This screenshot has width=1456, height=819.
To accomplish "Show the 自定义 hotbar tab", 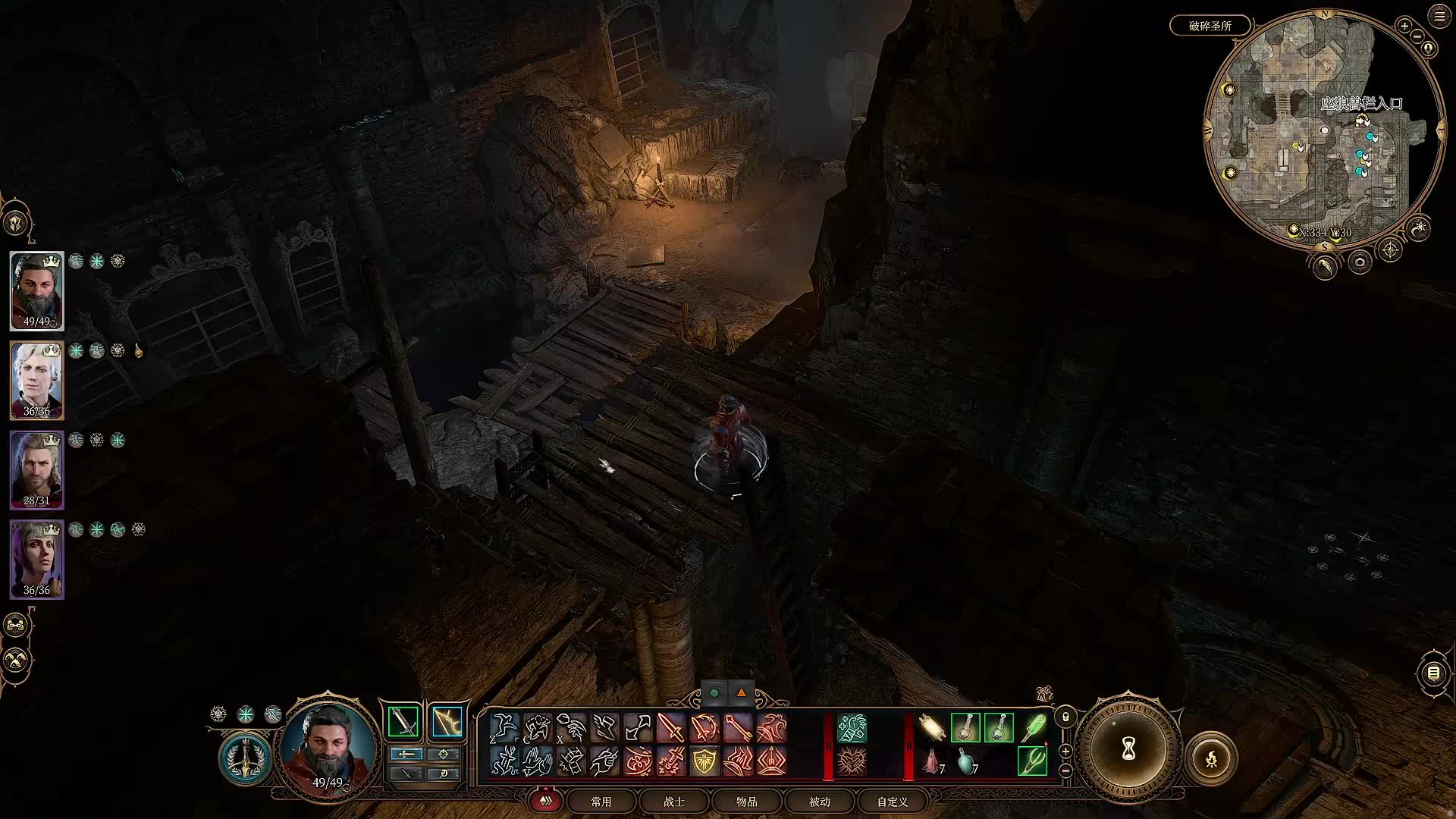I will (892, 802).
